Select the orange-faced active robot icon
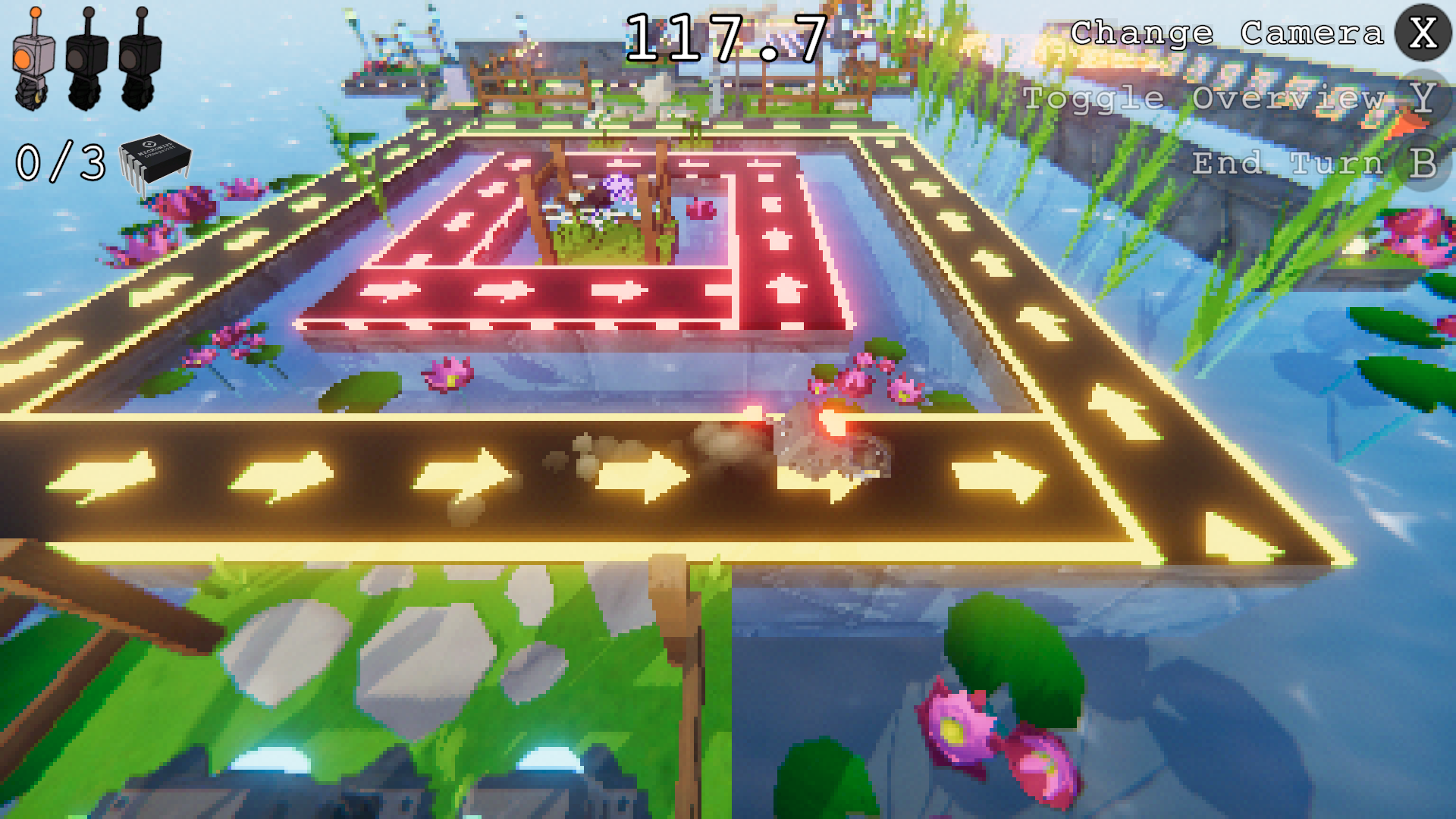The image size is (1456, 819). tap(33, 61)
